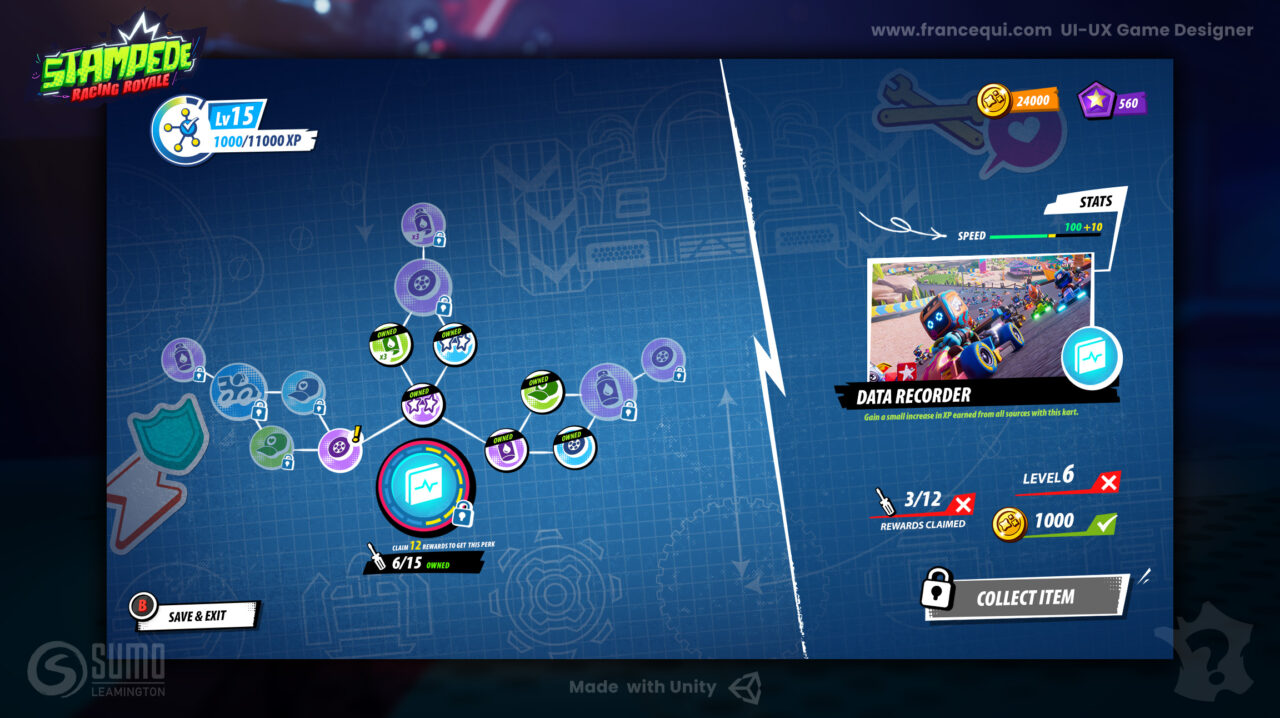Select the owned green cap node
Viewport: 1280px width, 718px height.
542,391
